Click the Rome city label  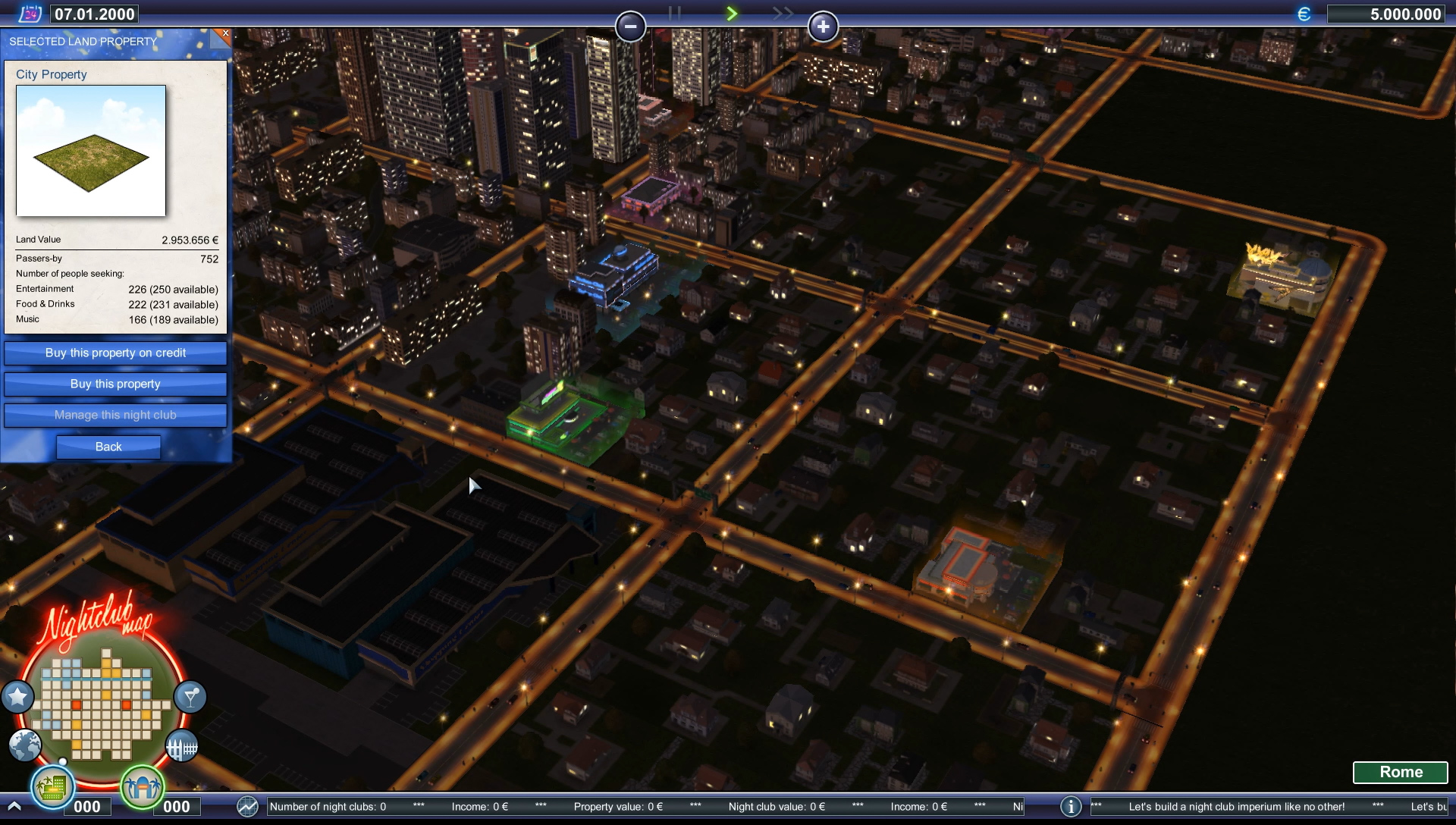coord(1401,772)
